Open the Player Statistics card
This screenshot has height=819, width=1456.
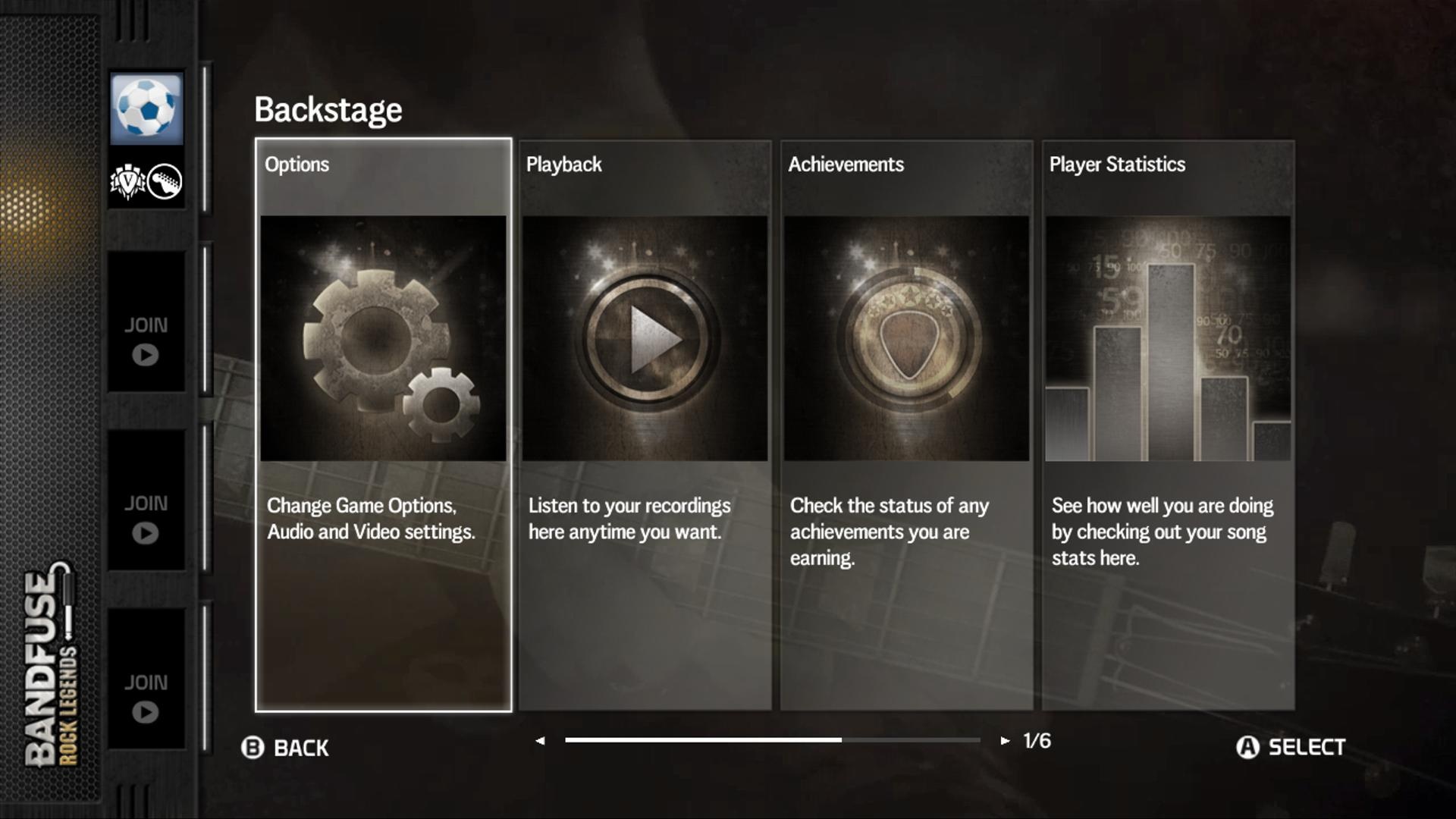(1168, 425)
